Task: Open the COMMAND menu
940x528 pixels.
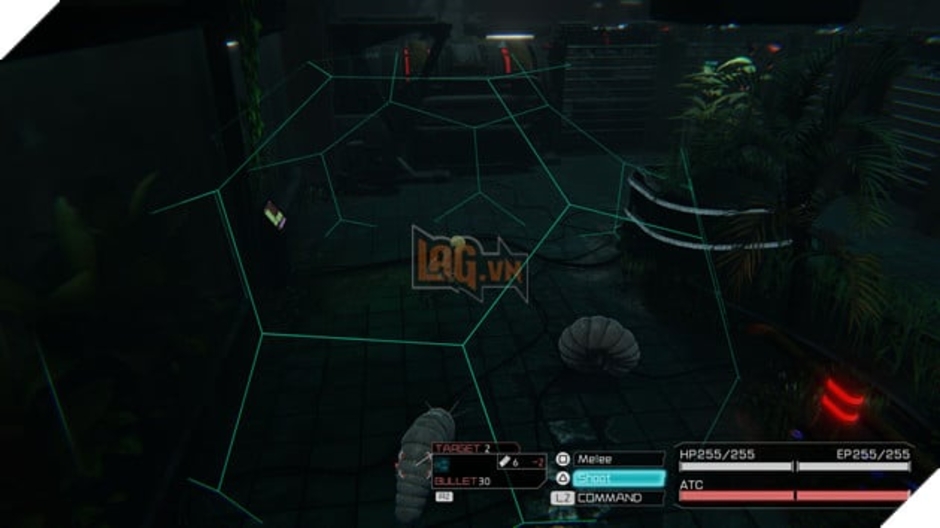Action: (618, 497)
